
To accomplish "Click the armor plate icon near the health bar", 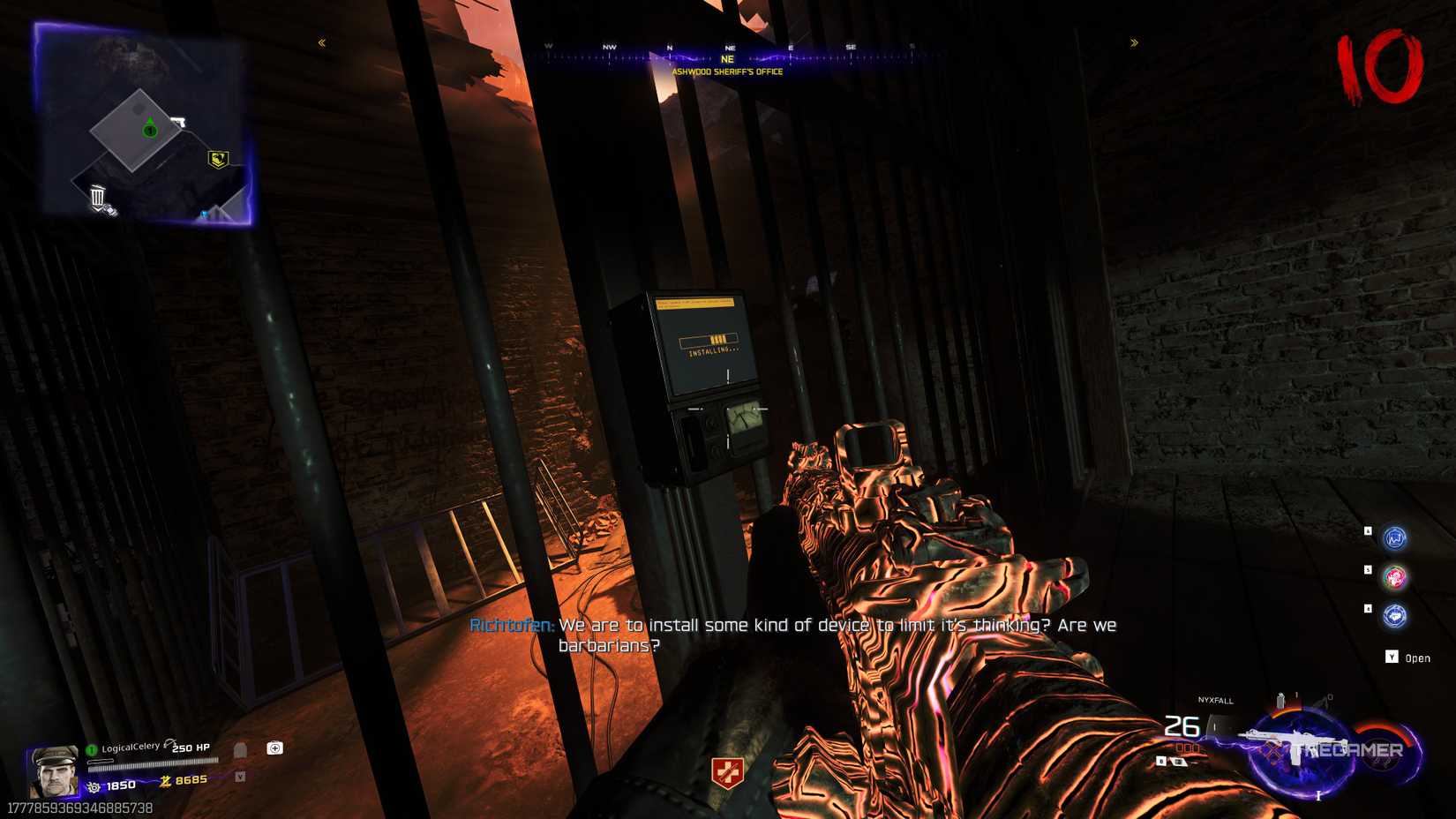I will pos(240,749).
